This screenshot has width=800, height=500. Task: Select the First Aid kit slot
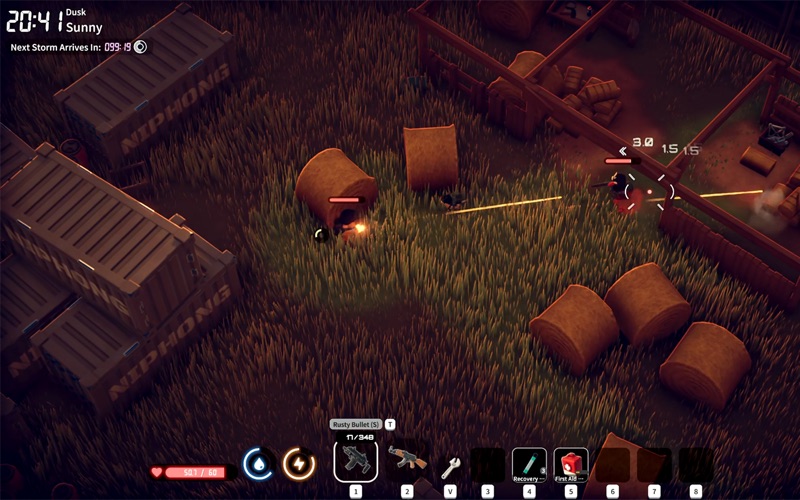click(571, 463)
